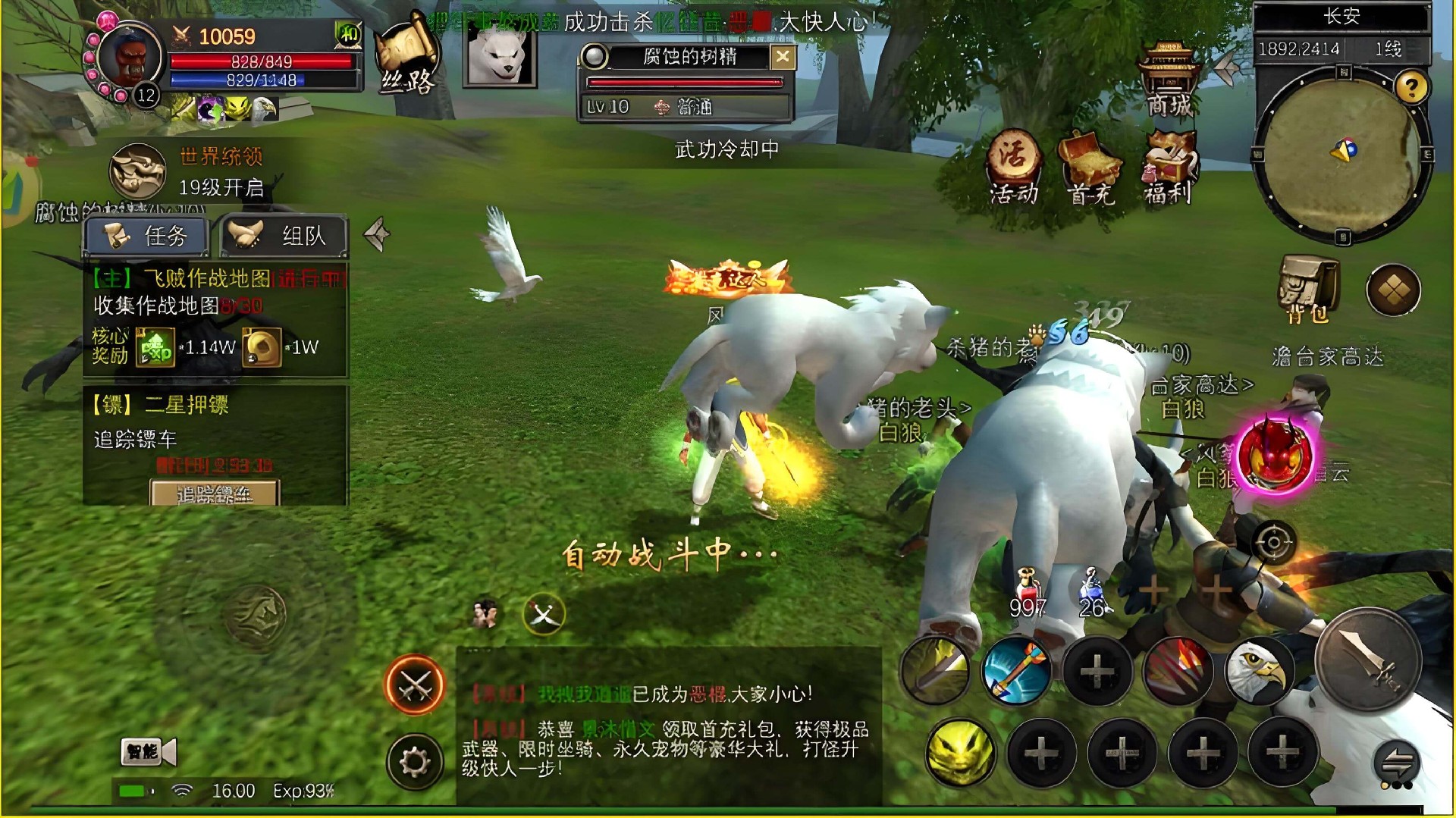1456x818 pixels.
Task: Switch to the 组队 team tab
Action: [284, 236]
